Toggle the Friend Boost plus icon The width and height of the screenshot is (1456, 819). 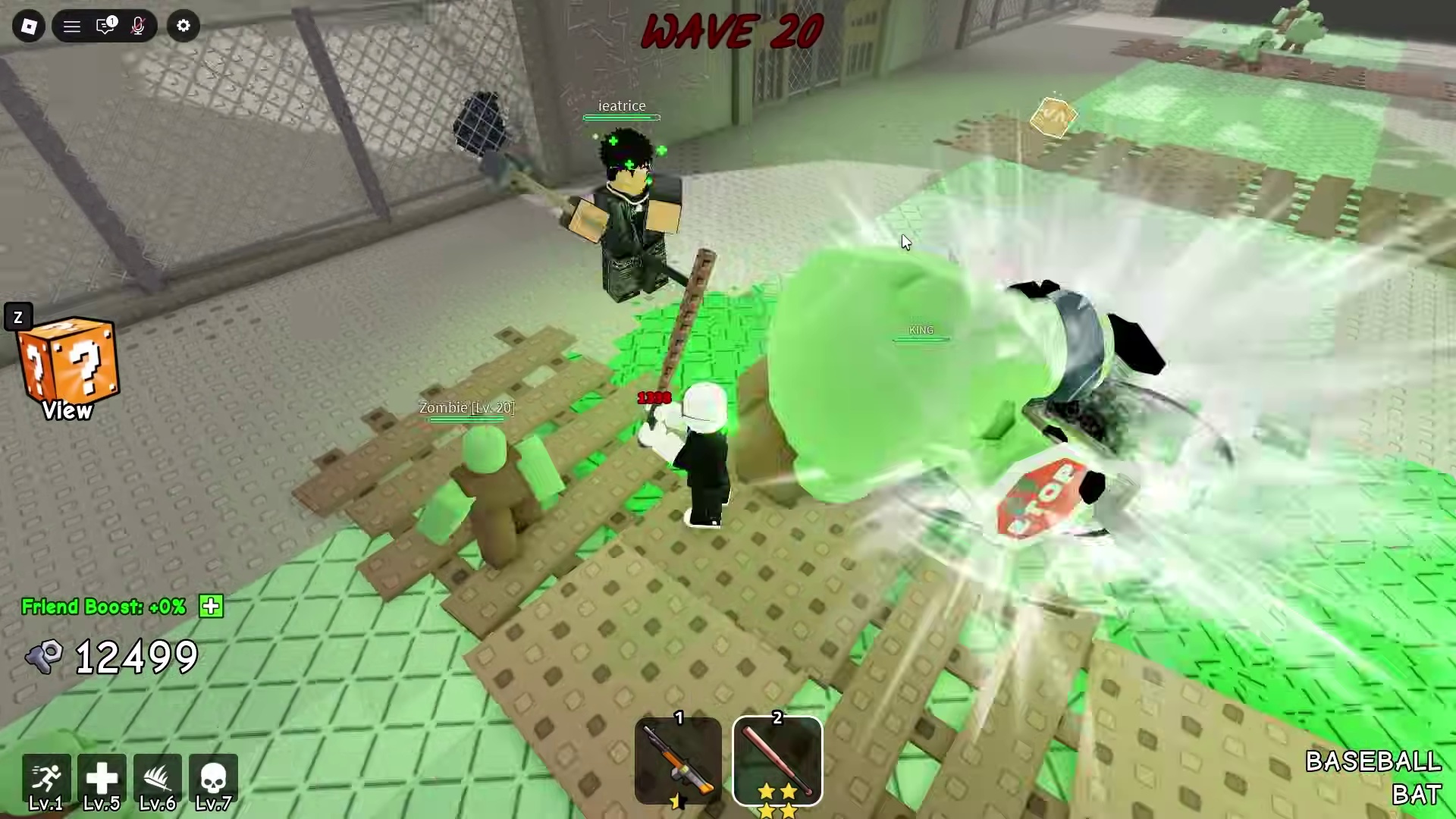[211, 606]
